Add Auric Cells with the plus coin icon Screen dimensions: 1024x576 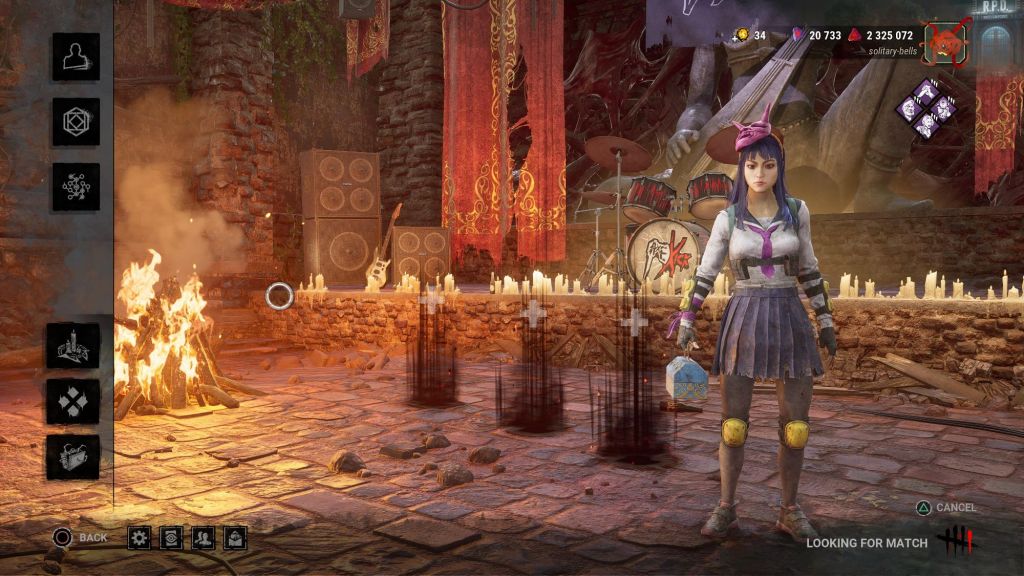[x=741, y=35]
